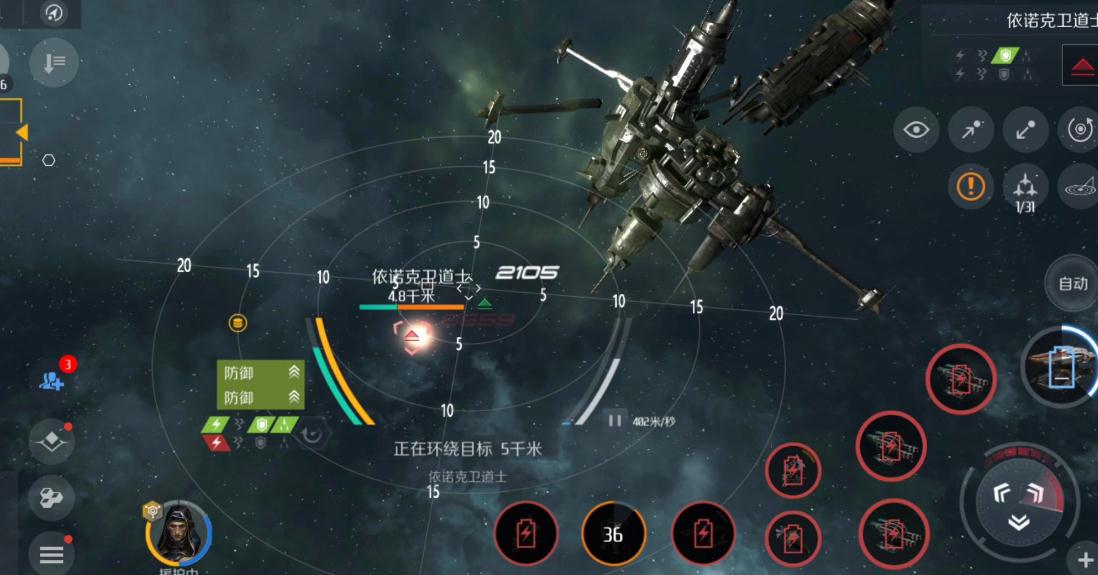This screenshot has height=575, width=1098.
Task: Open the friend requests icon with badge 3
Action: (53, 378)
